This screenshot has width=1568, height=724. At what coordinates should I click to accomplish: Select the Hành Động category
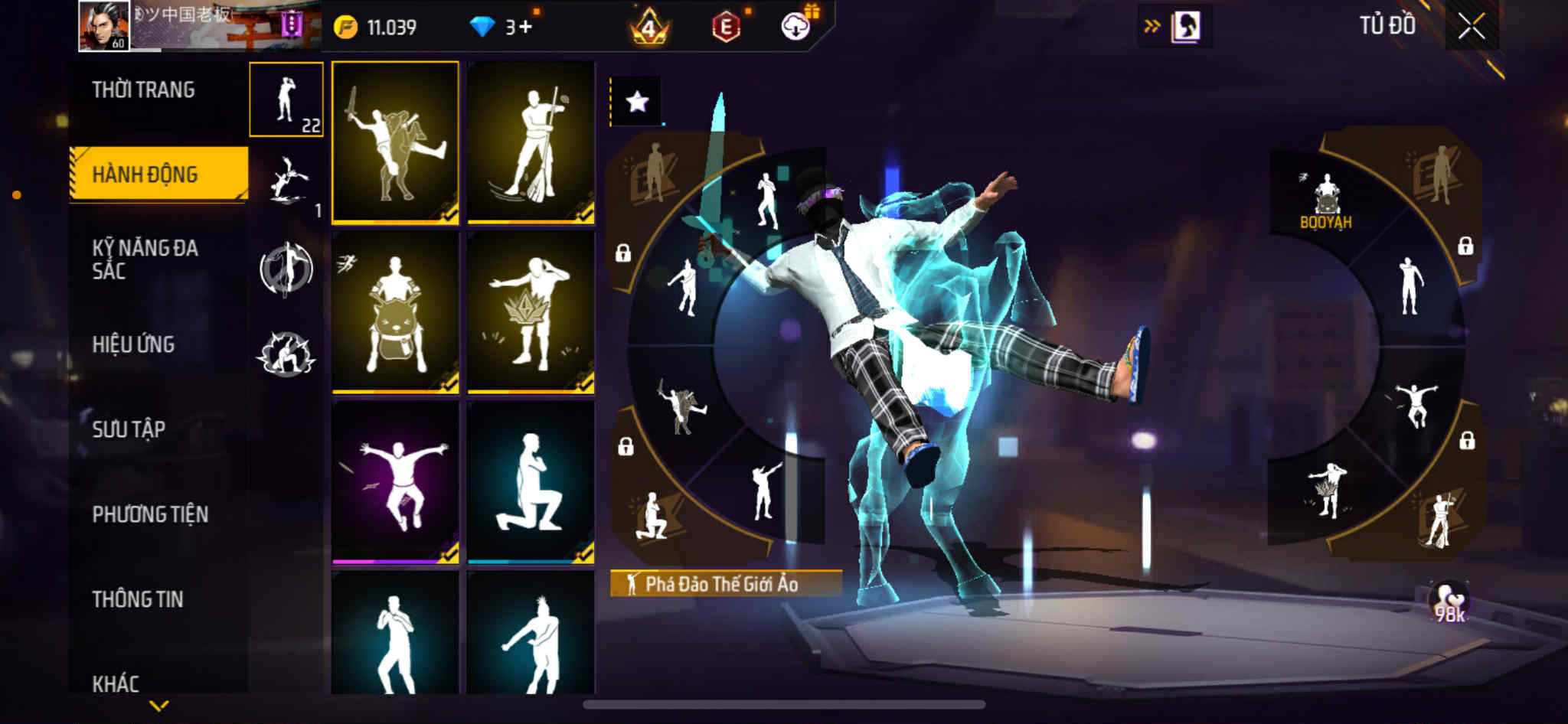[x=145, y=174]
